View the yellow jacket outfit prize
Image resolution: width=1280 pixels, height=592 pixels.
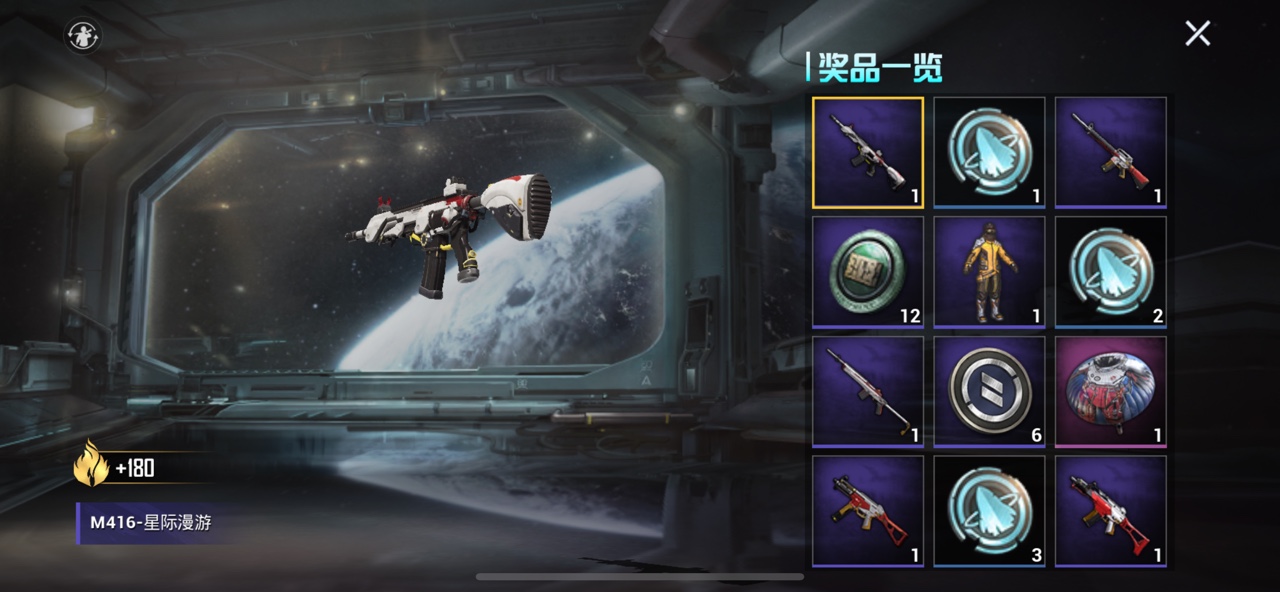(989, 272)
